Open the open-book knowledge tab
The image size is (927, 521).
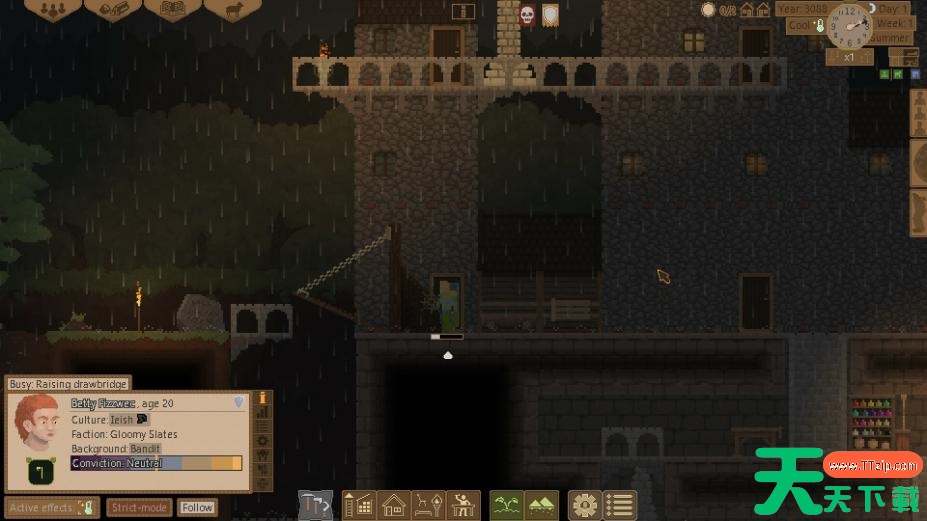coord(172,8)
